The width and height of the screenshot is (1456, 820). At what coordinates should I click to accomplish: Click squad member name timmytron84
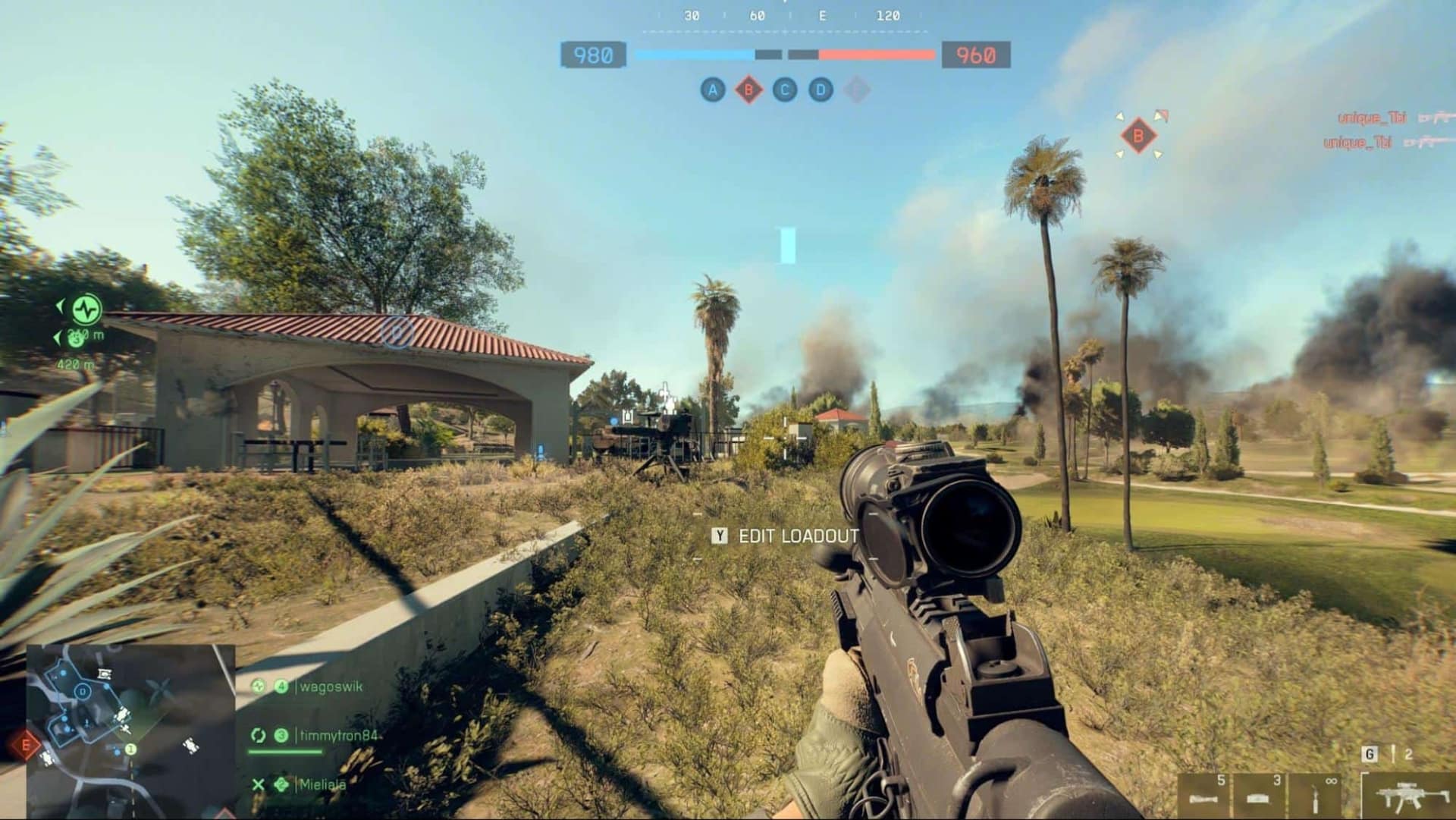coord(340,735)
